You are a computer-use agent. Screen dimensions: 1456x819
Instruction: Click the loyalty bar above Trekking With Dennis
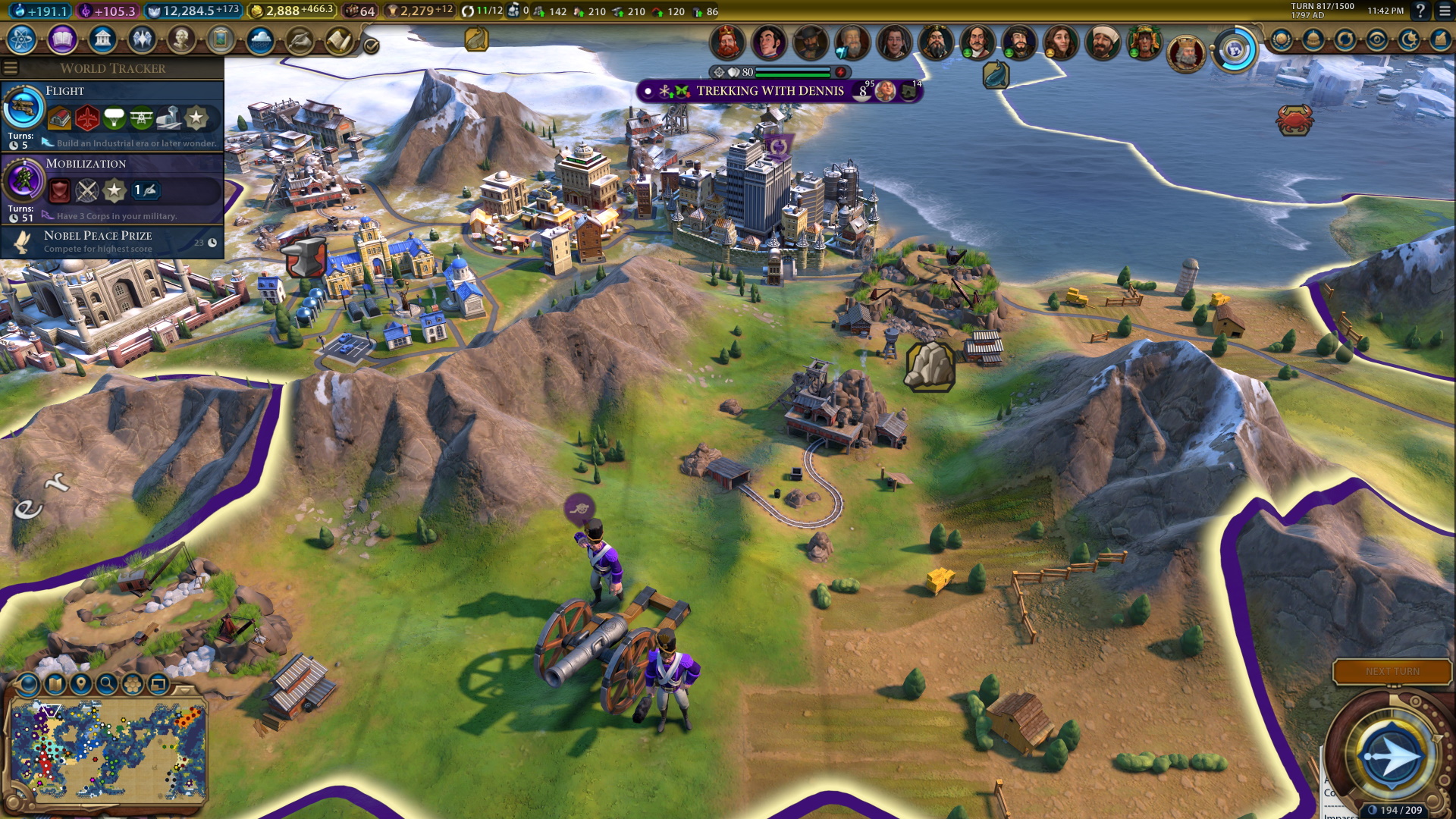click(x=781, y=71)
